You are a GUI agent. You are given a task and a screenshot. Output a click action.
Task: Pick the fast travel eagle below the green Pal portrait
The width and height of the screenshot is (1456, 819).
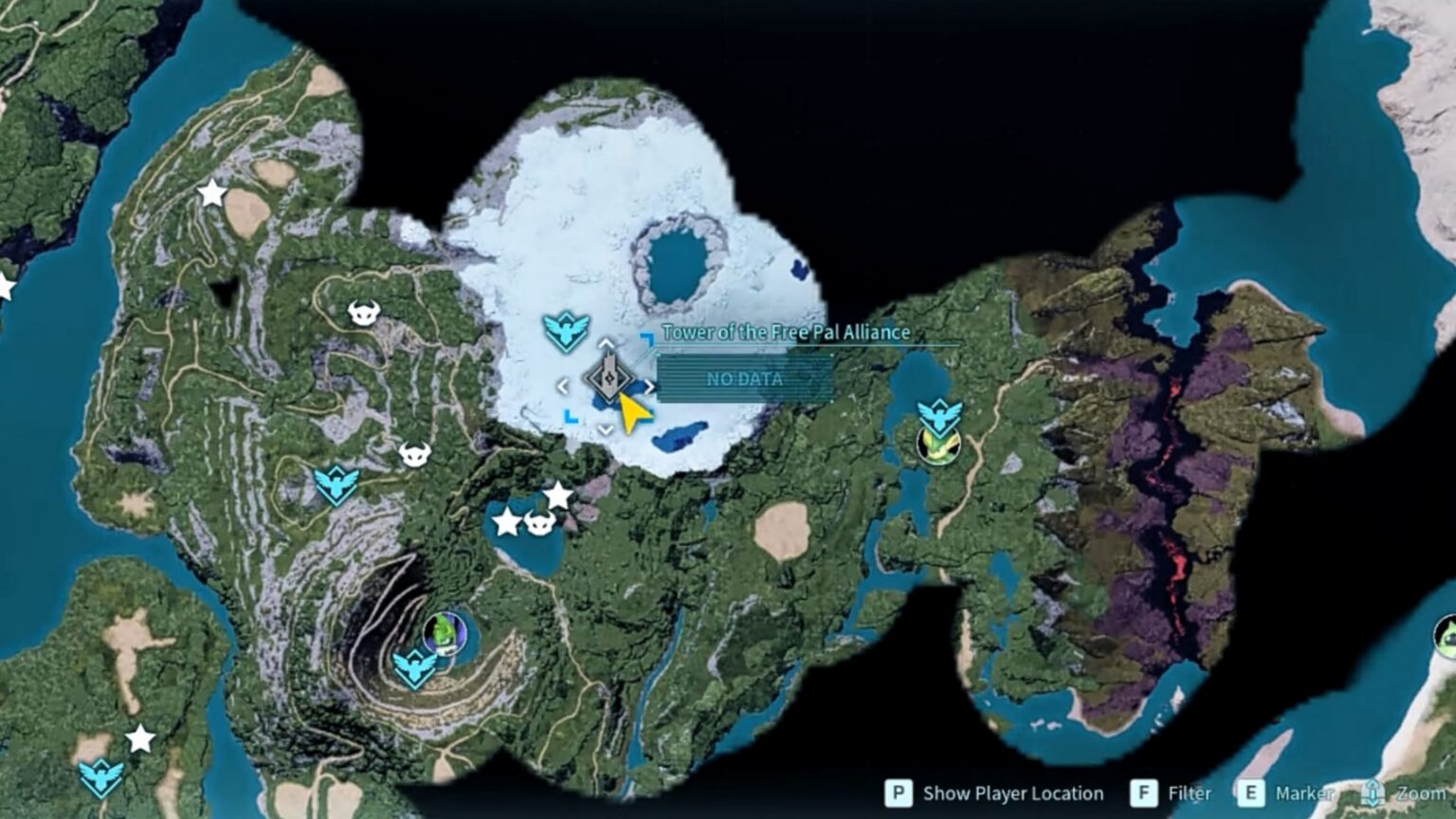point(415,667)
